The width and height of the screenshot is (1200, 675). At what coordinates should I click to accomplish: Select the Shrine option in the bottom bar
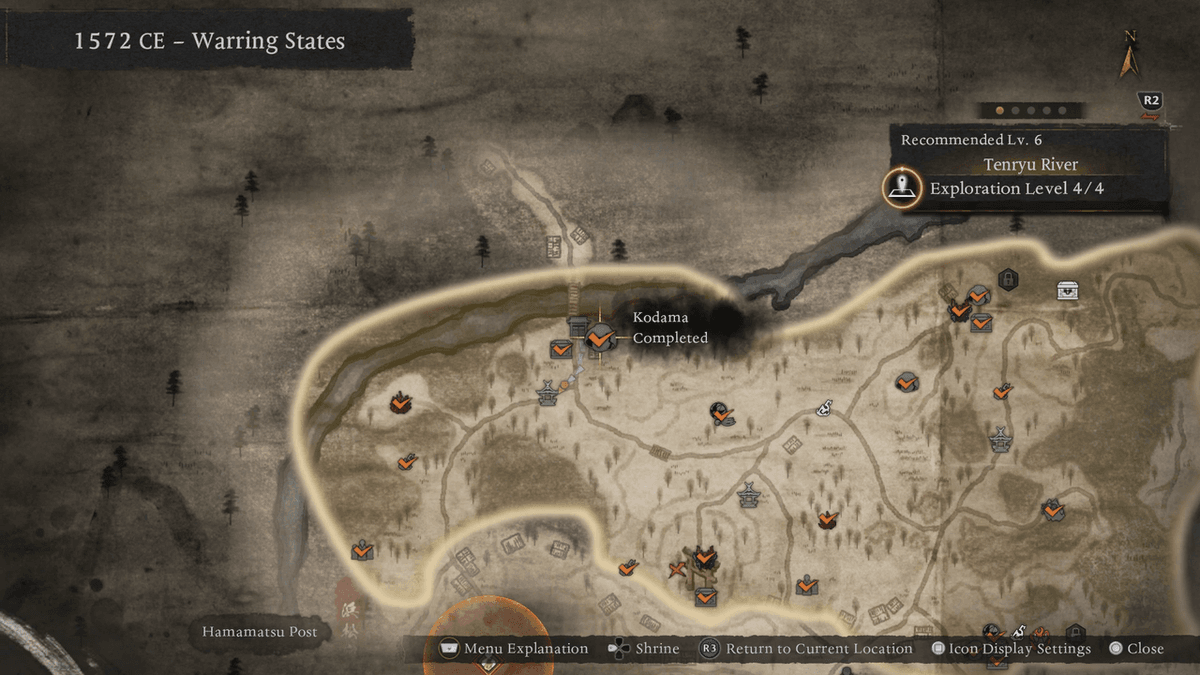[x=645, y=649]
